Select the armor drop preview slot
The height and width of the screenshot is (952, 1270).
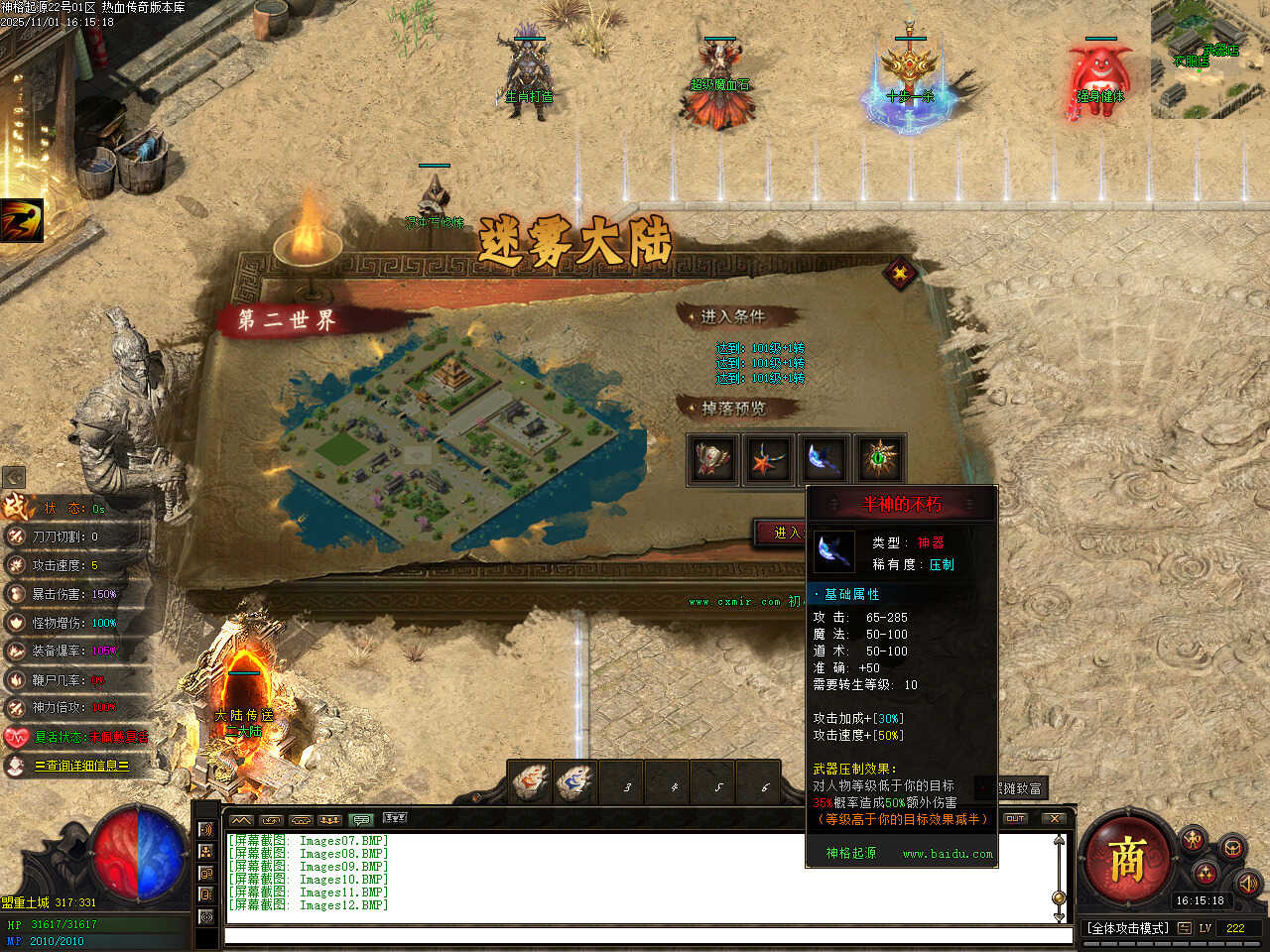click(x=711, y=459)
